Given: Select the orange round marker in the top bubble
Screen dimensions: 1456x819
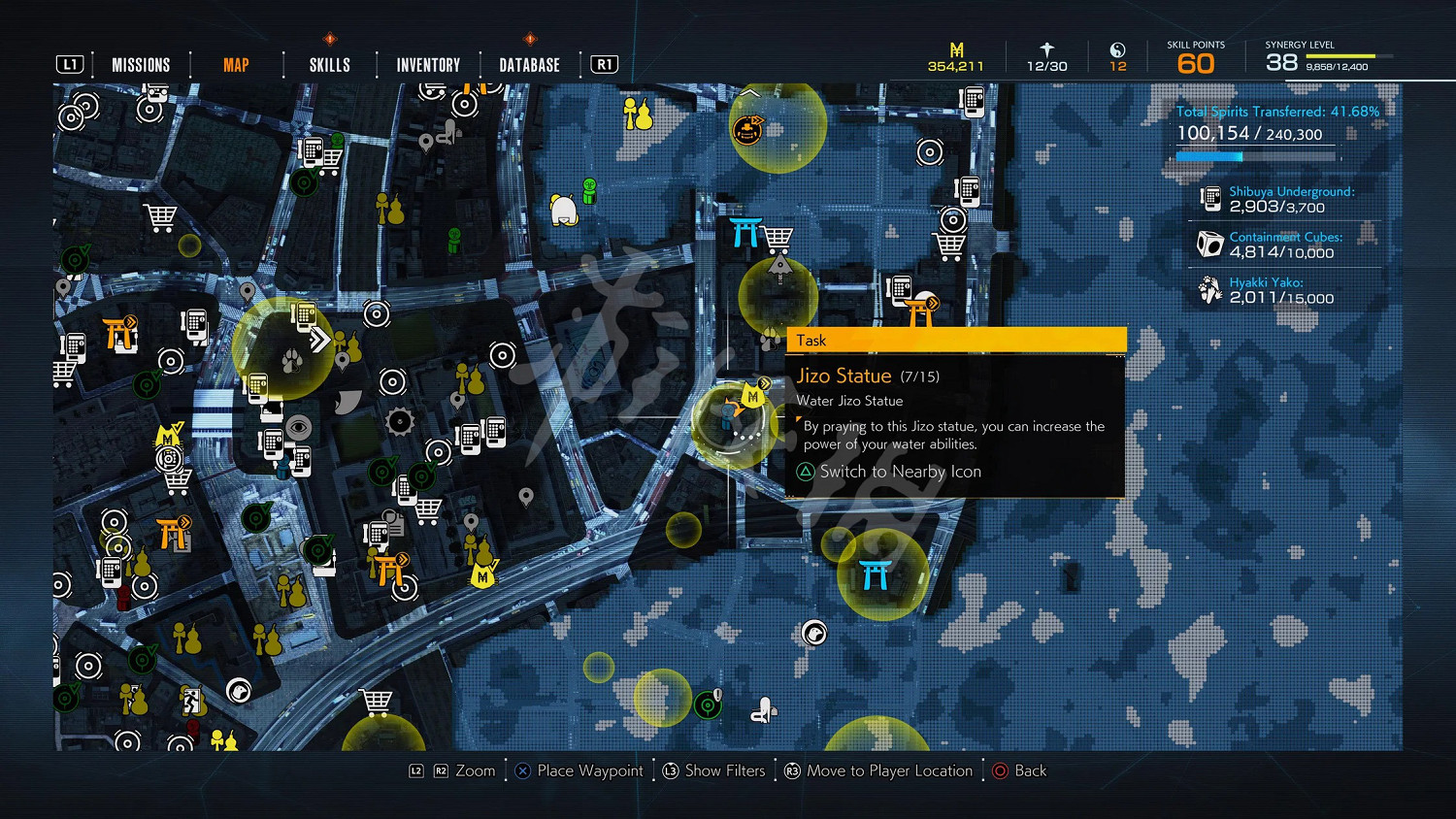Looking at the screenshot, I should pyautogui.click(x=747, y=129).
